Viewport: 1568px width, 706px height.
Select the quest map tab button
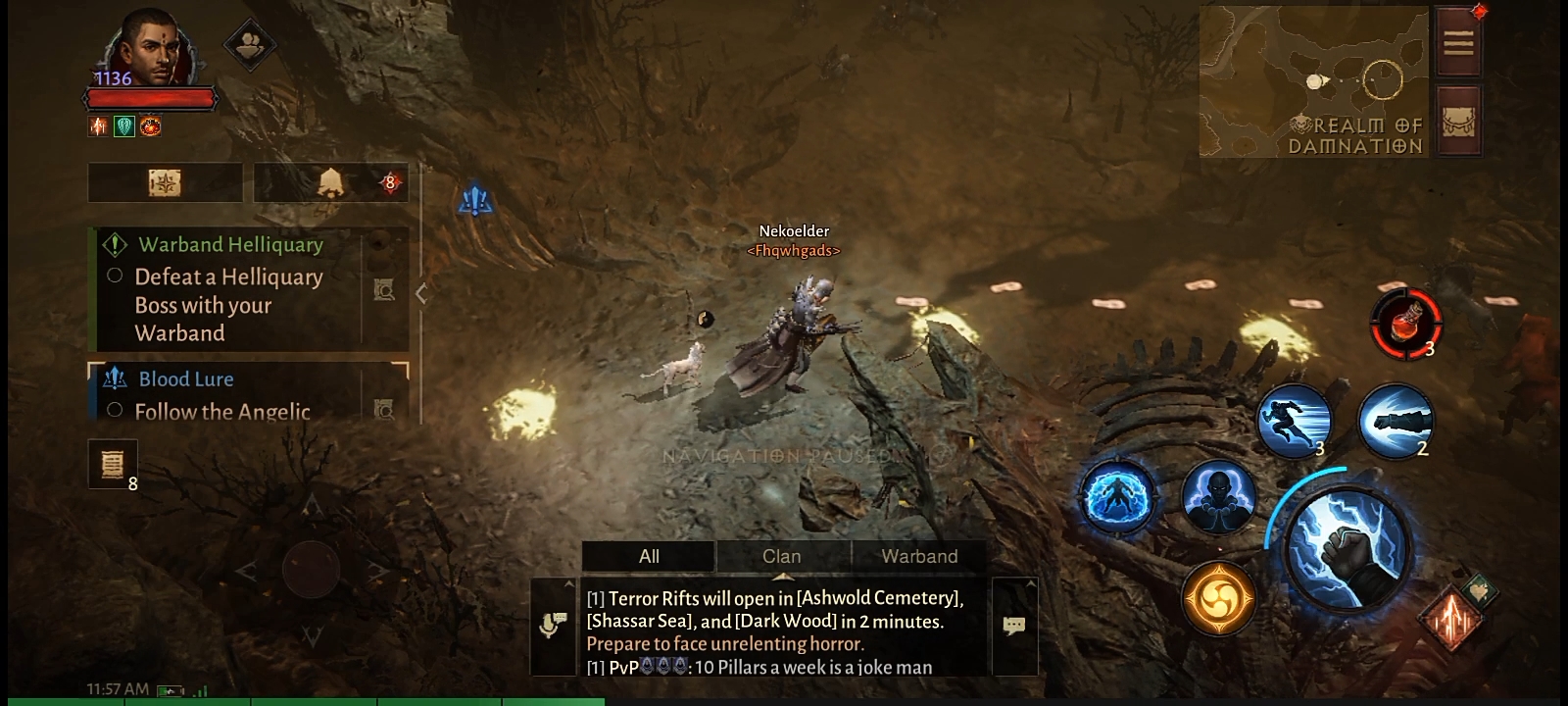tap(165, 183)
